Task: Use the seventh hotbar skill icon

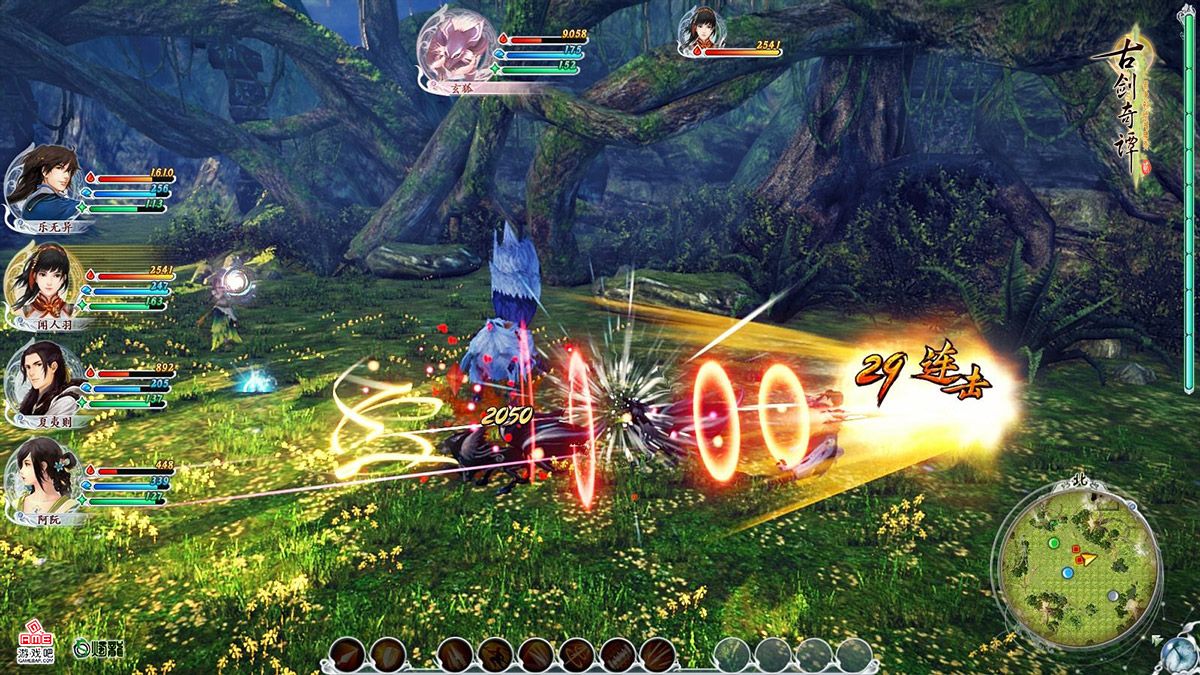Action: tap(618, 656)
